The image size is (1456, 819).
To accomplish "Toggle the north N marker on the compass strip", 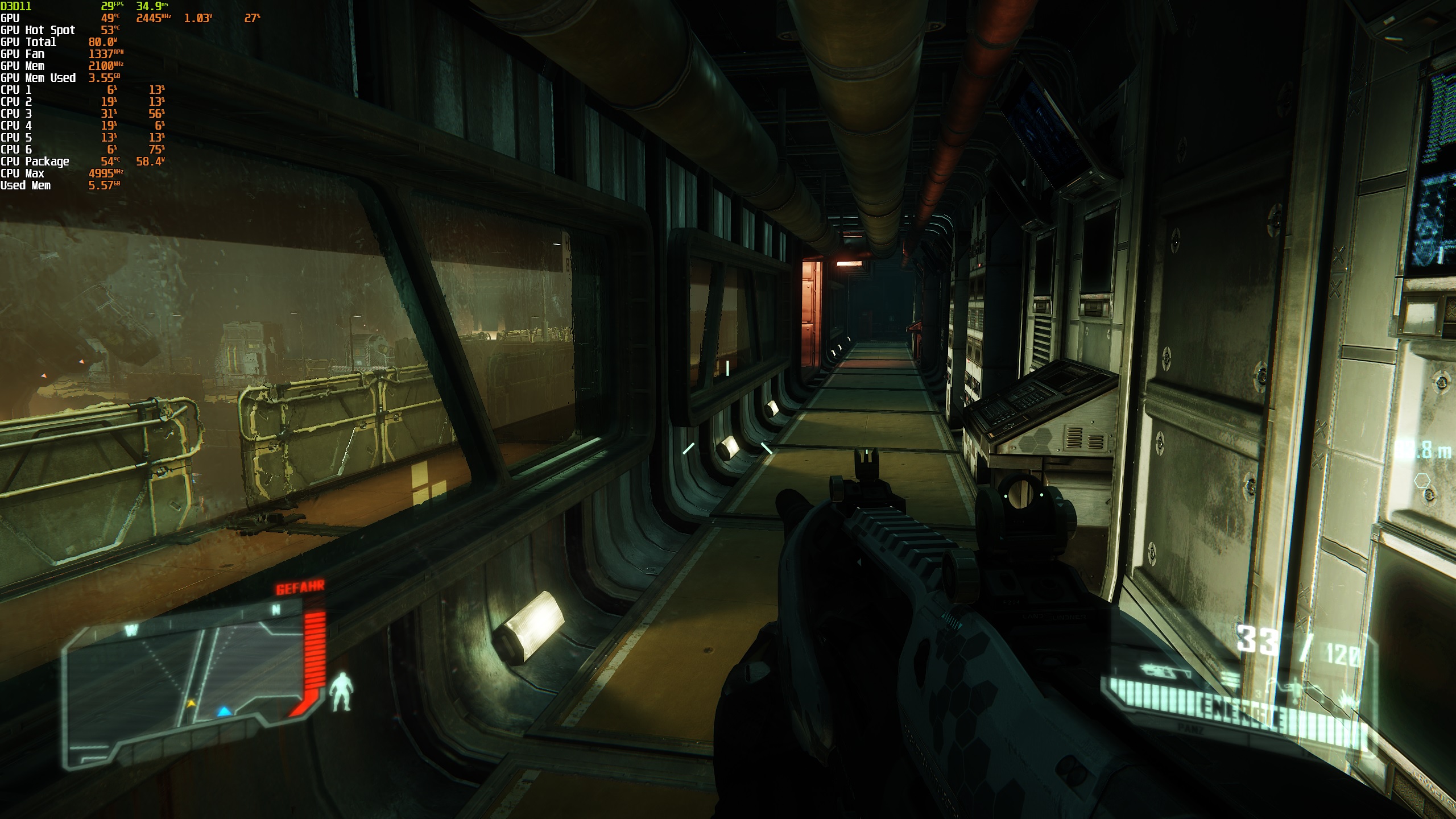I will pos(275,610).
